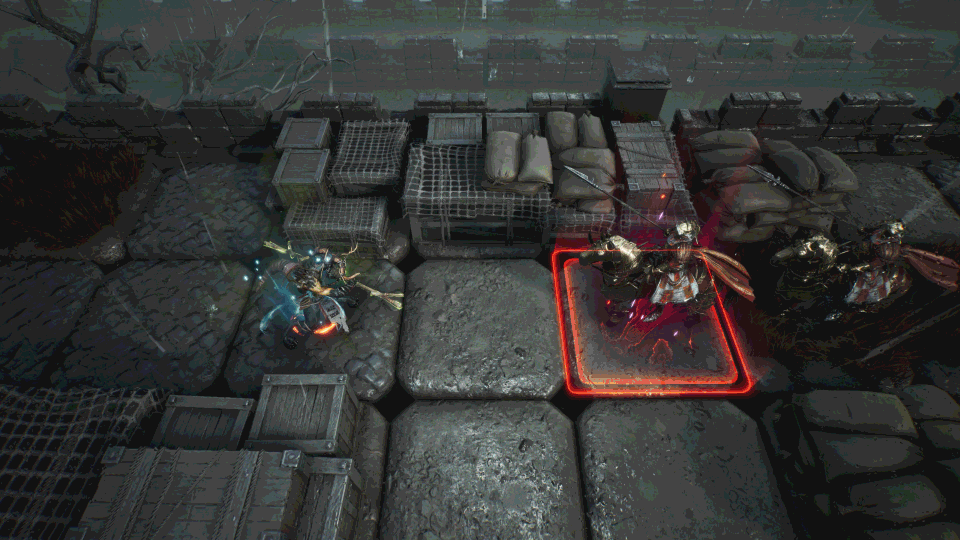This screenshot has width=960, height=540.
Task: Select the red-outlined enemy tile
Action: (652, 322)
